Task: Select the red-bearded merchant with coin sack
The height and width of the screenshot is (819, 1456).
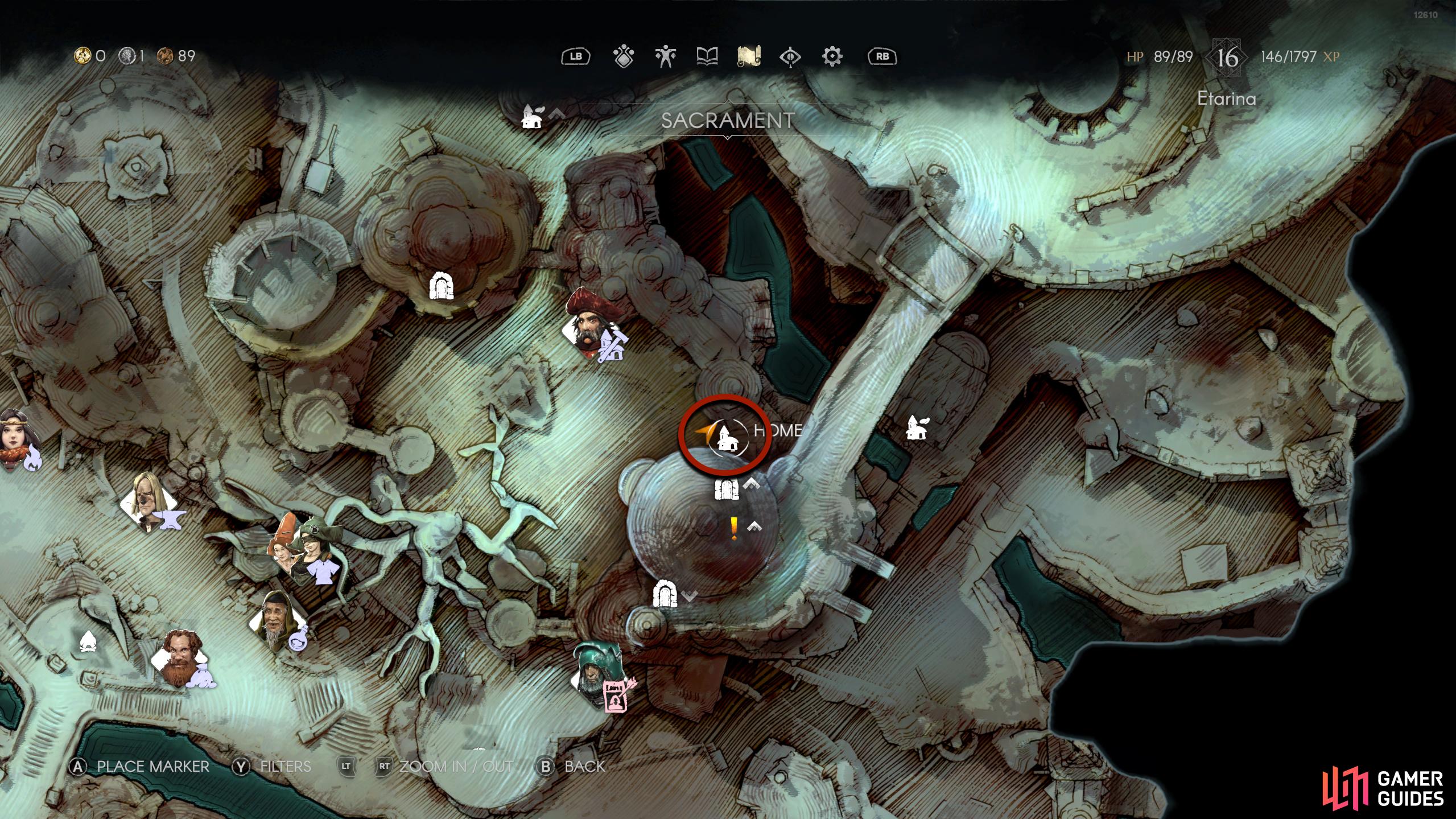Action: click(182, 660)
